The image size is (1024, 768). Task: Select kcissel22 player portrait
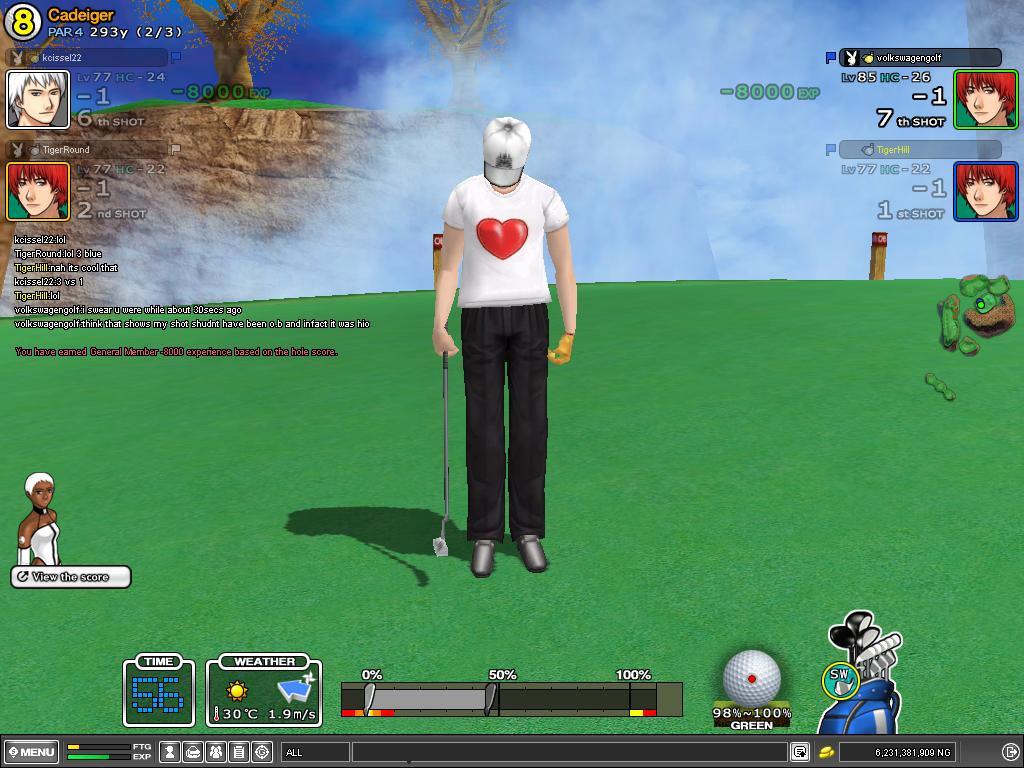click(38, 100)
